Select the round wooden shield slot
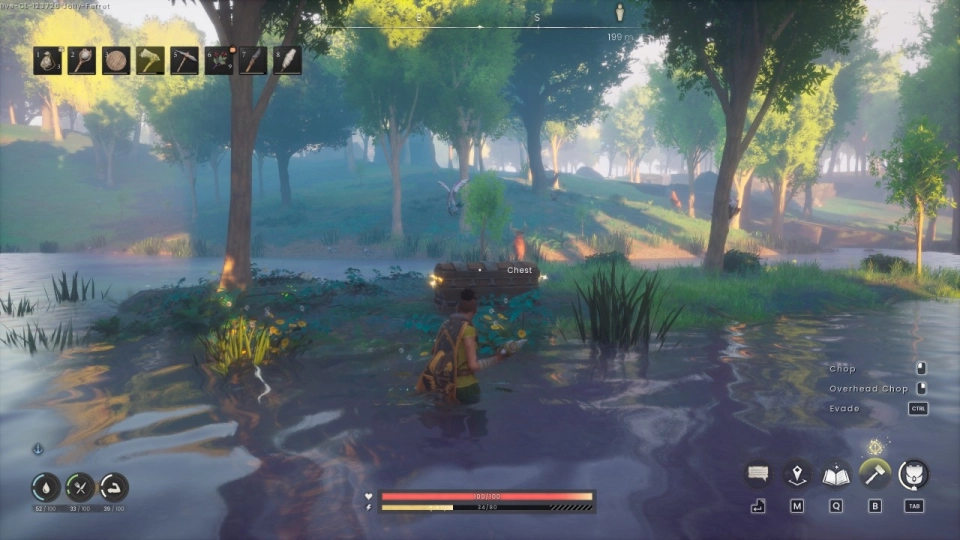Screen dimensions: 960x540 [116, 60]
